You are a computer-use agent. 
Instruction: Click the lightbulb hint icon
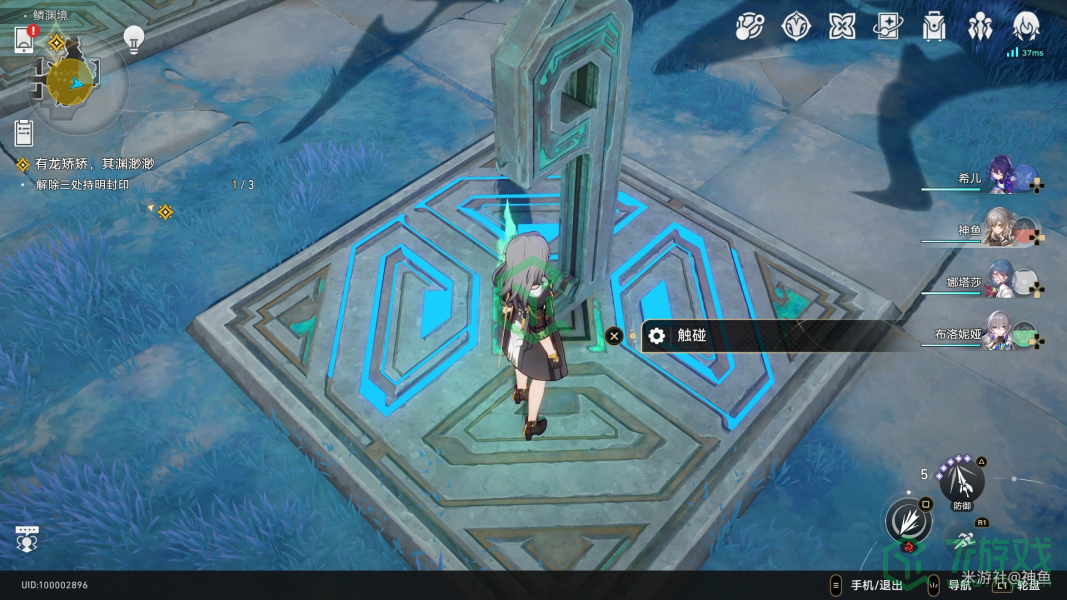[x=134, y=39]
